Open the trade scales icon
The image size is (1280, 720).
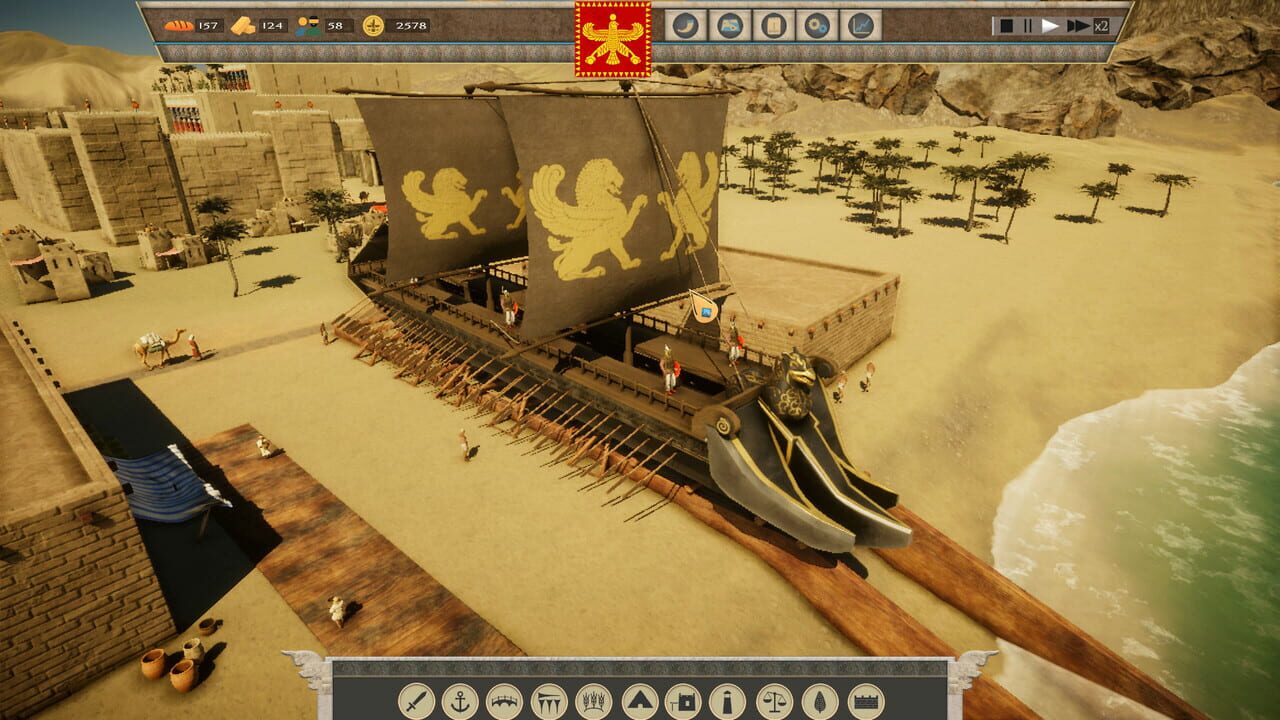point(774,700)
